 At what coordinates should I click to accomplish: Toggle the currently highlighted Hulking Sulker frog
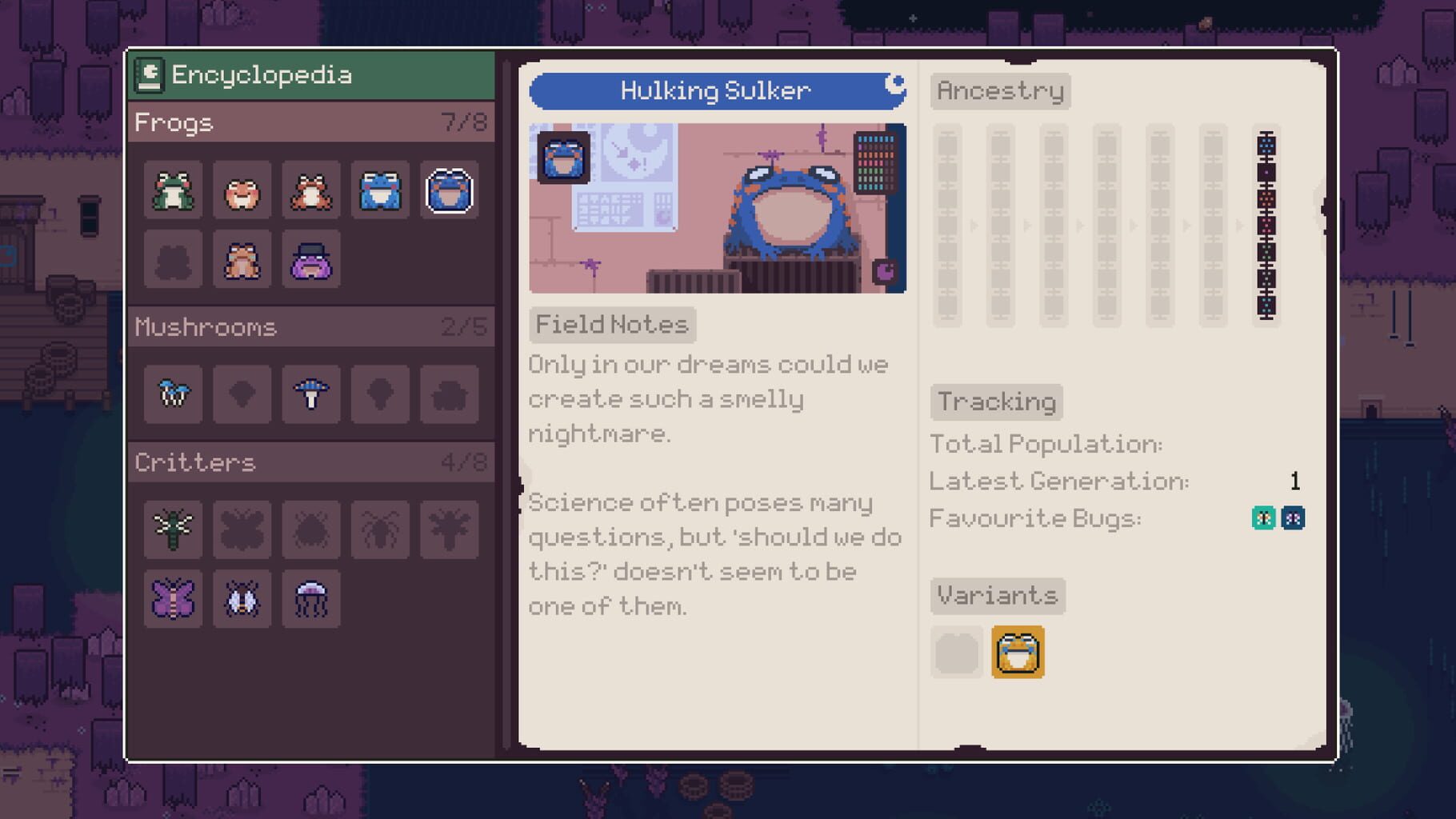(x=449, y=190)
